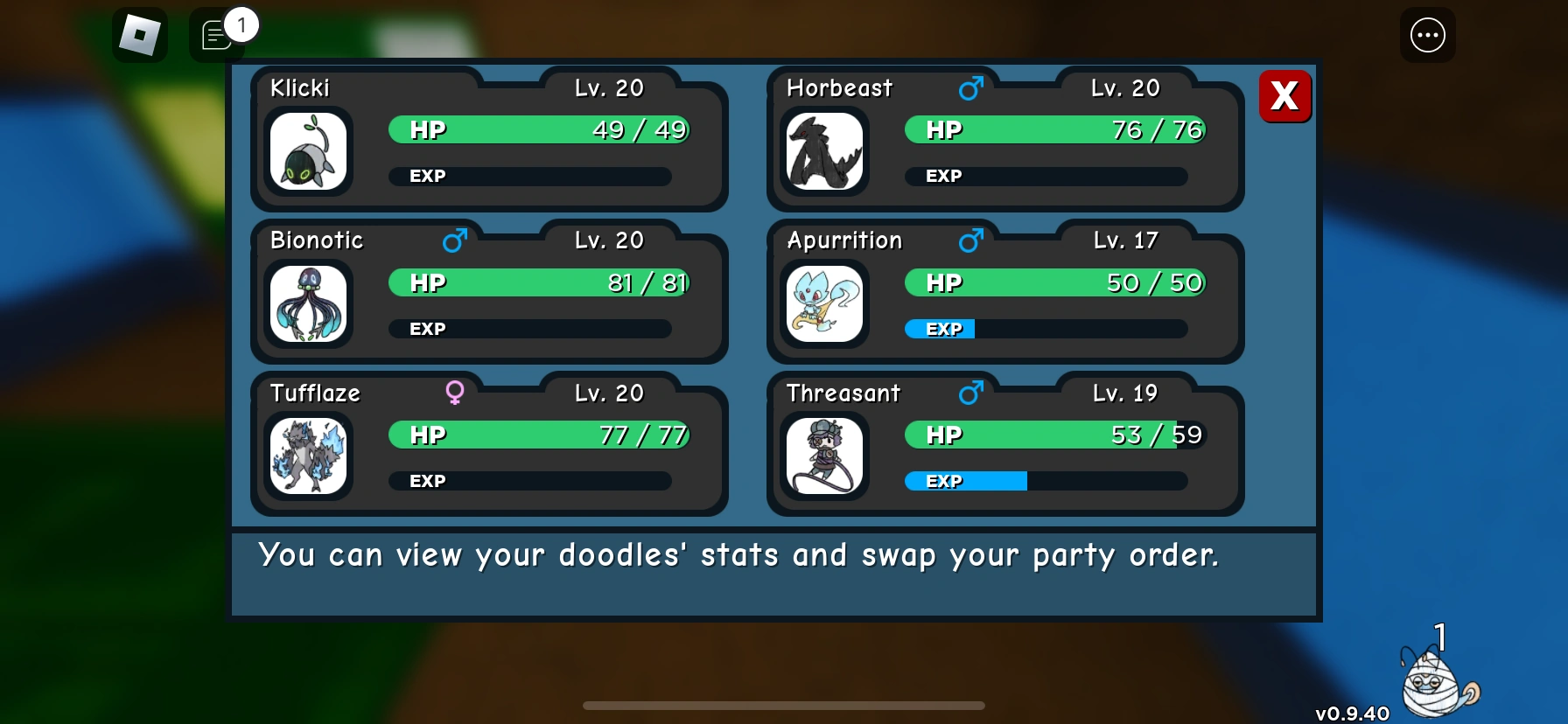Open the quest log with notification badge
The width and height of the screenshot is (1568, 724).
(x=216, y=36)
